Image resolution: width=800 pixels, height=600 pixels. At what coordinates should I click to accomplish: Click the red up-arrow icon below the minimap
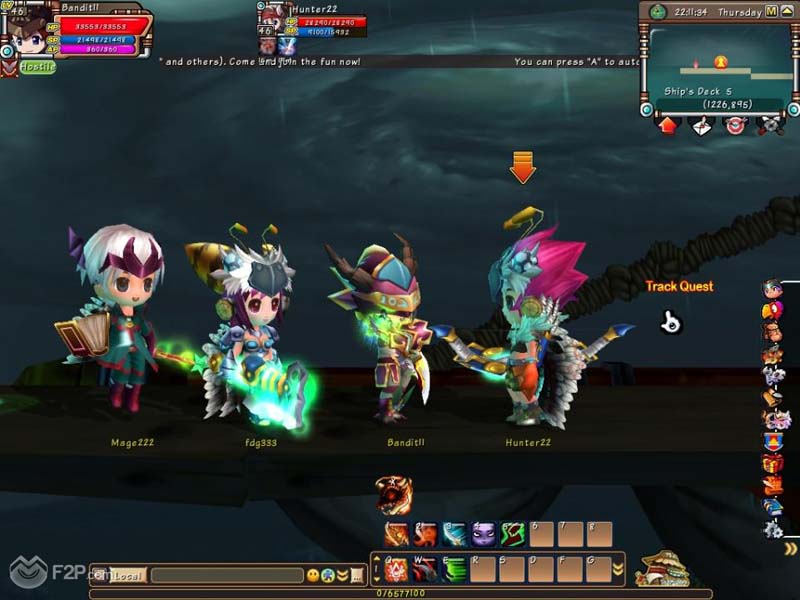667,125
